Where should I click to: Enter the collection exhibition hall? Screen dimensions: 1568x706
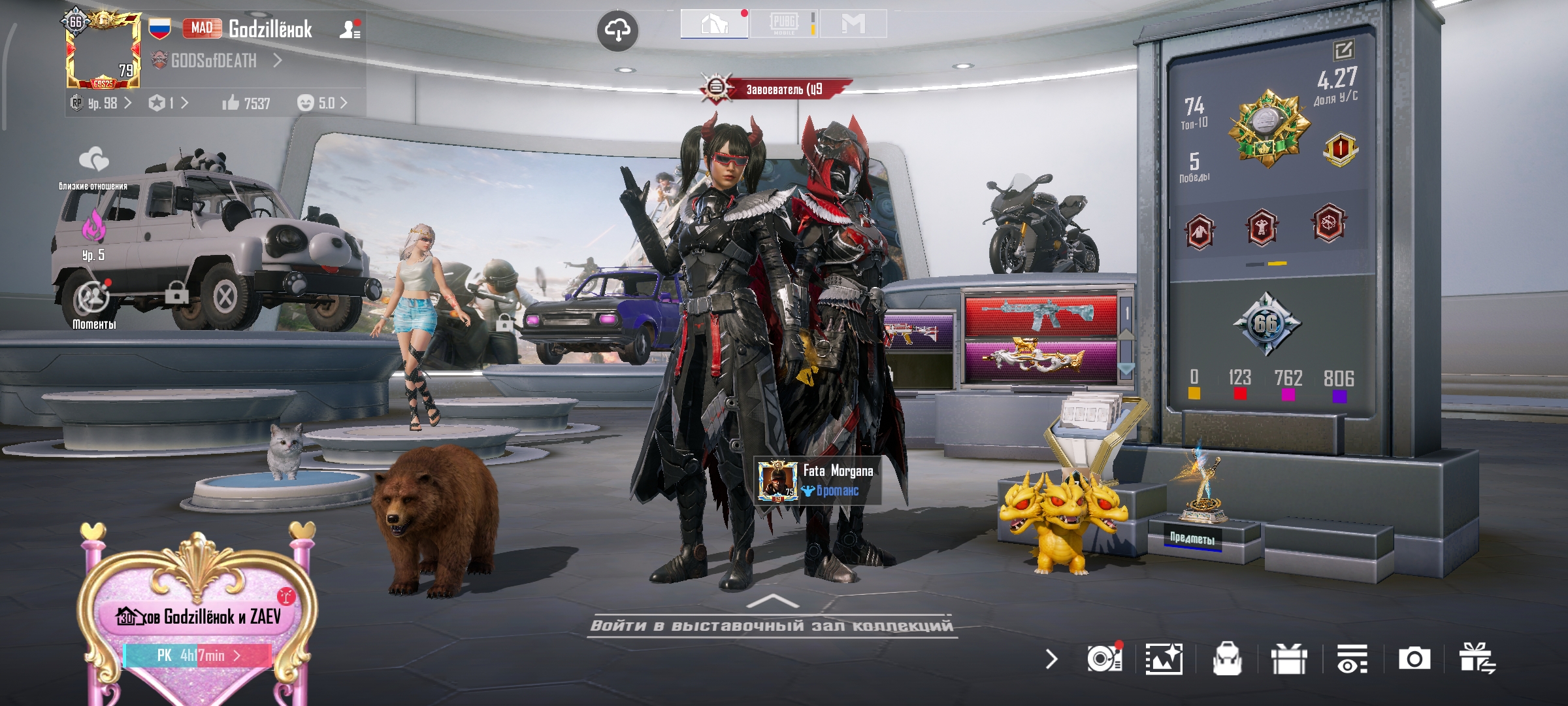(772, 625)
